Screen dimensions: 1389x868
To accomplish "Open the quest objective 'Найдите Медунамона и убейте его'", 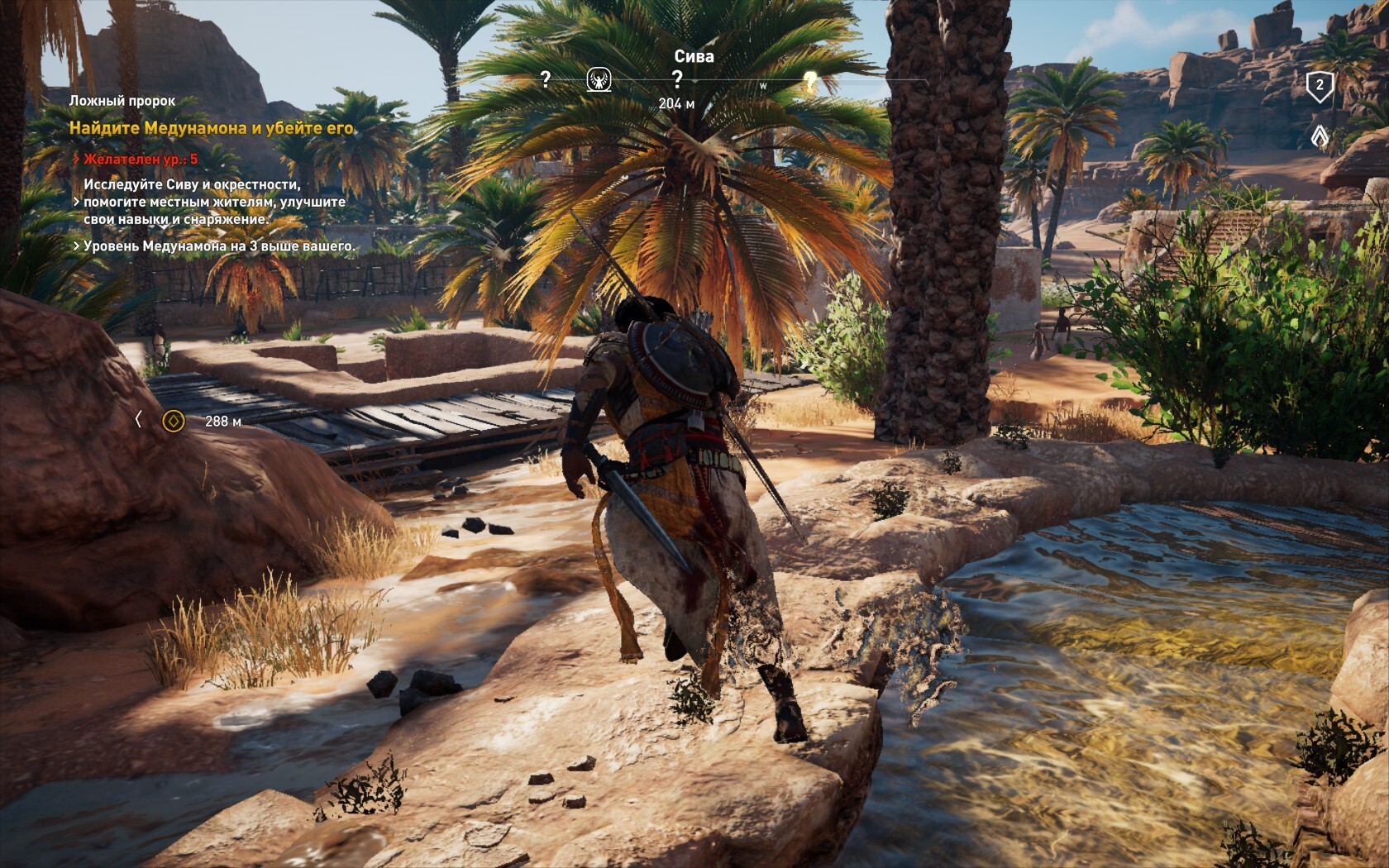I will click(x=212, y=128).
